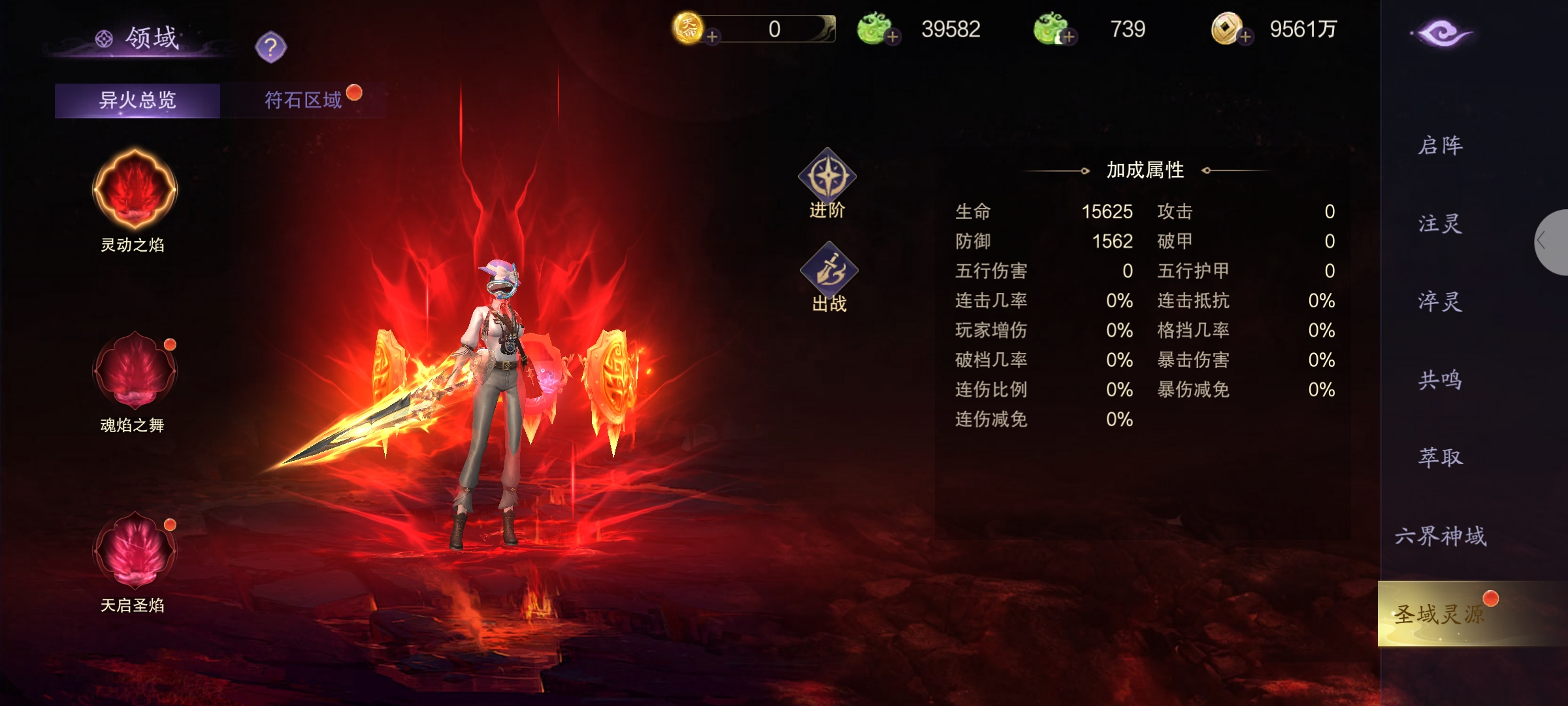This screenshot has height=706, width=1568.
Task: Choose the 魂焰之舞 flame
Action: point(135,370)
